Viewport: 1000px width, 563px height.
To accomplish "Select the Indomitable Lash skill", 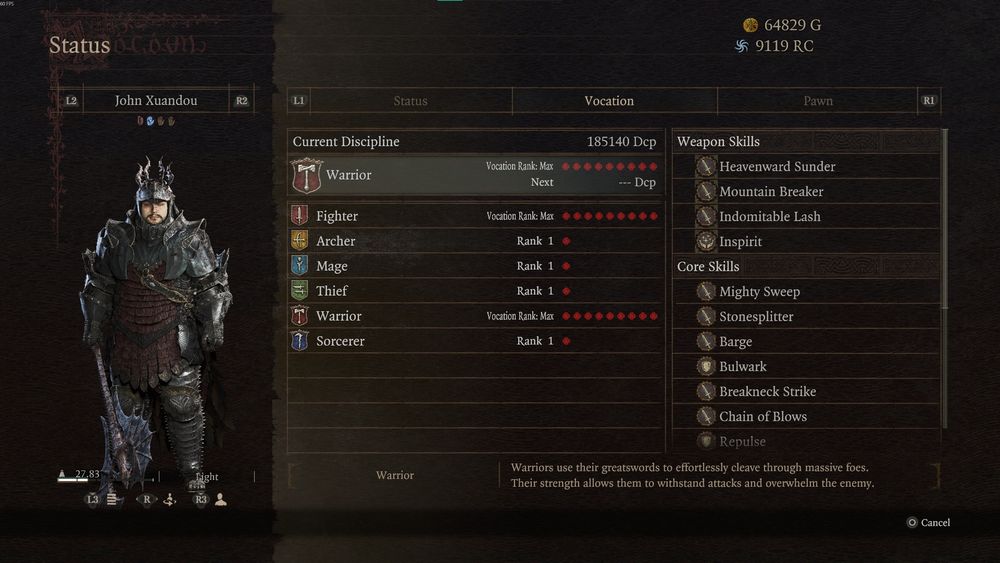I will 769,217.
